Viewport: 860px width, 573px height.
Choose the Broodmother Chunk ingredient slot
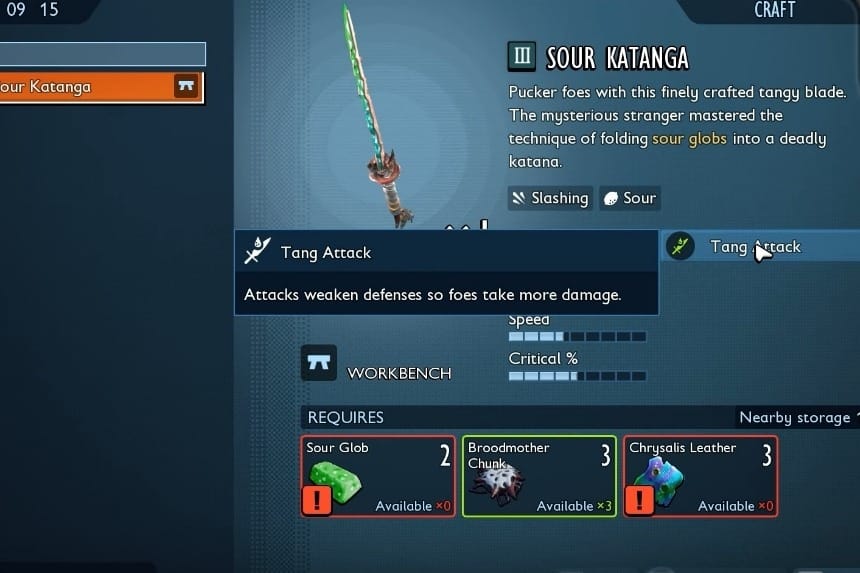pos(539,476)
